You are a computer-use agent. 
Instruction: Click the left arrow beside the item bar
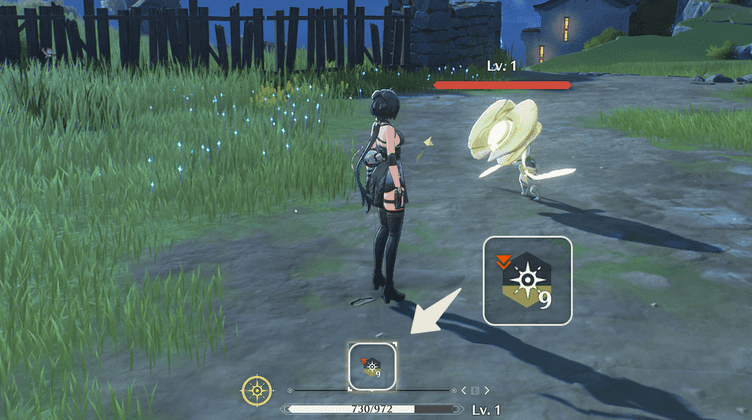tap(464, 390)
